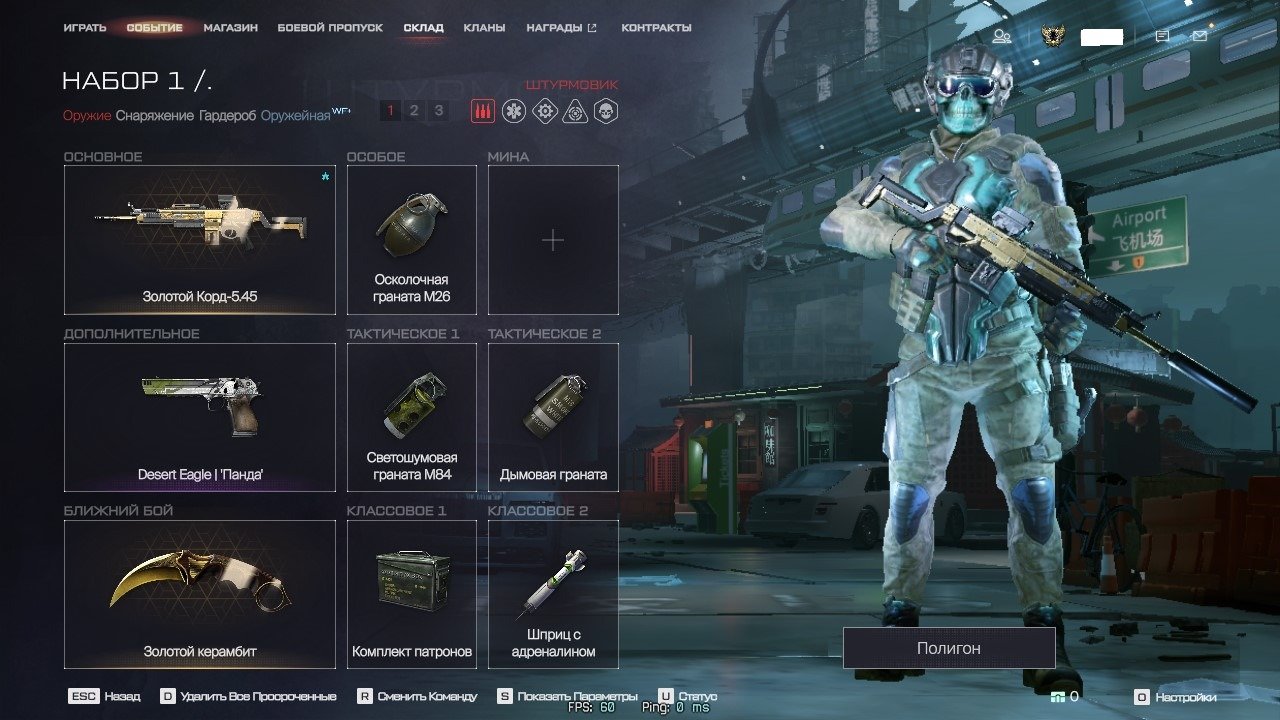Select the Осколочная граната M26 slot
The height and width of the screenshot is (720, 1280).
click(x=411, y=240)
